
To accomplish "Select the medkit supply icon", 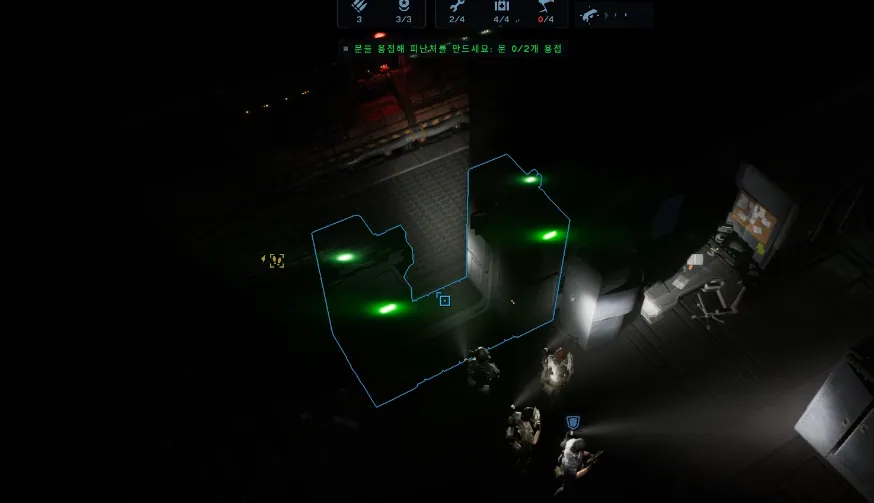I will pyautogui.click(x=502, y=6).
